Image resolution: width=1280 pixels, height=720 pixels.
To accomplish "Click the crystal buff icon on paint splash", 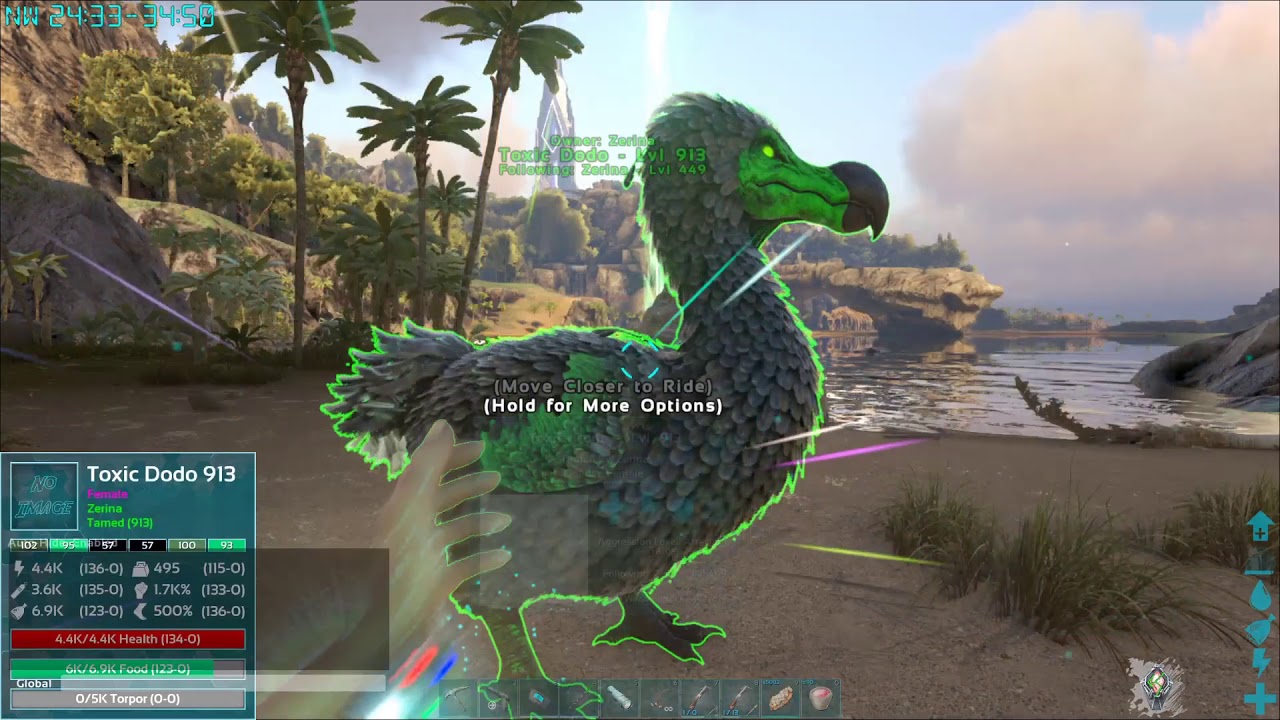I will click(x=1158, y=683).
